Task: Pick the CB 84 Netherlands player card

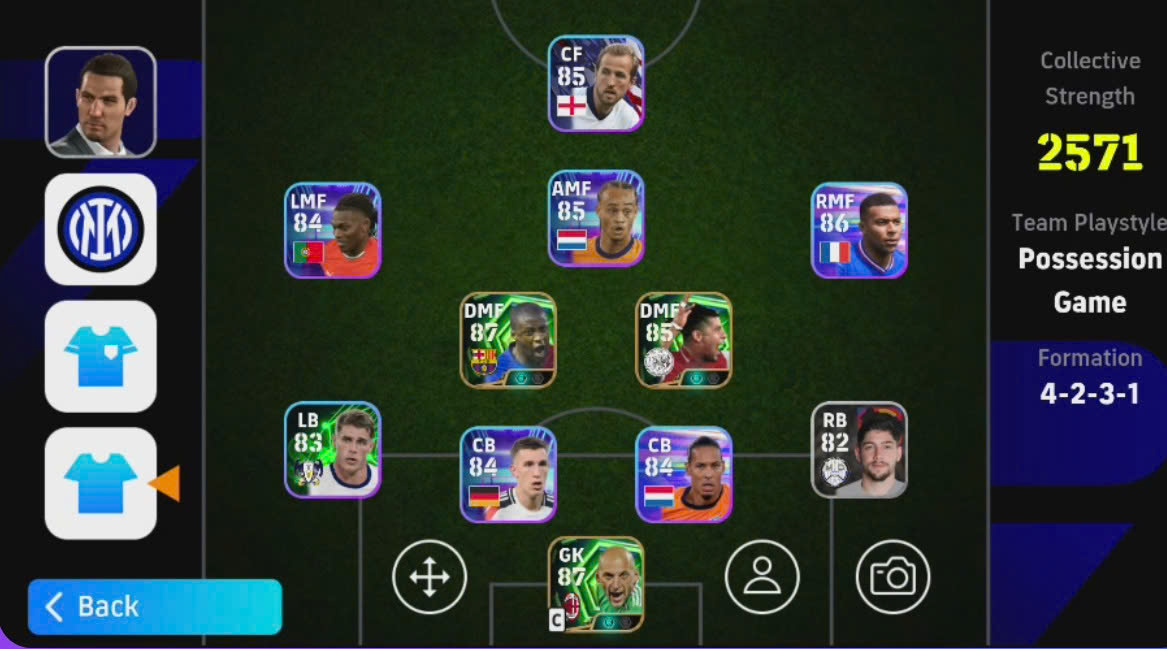Action: coord(684,474)
